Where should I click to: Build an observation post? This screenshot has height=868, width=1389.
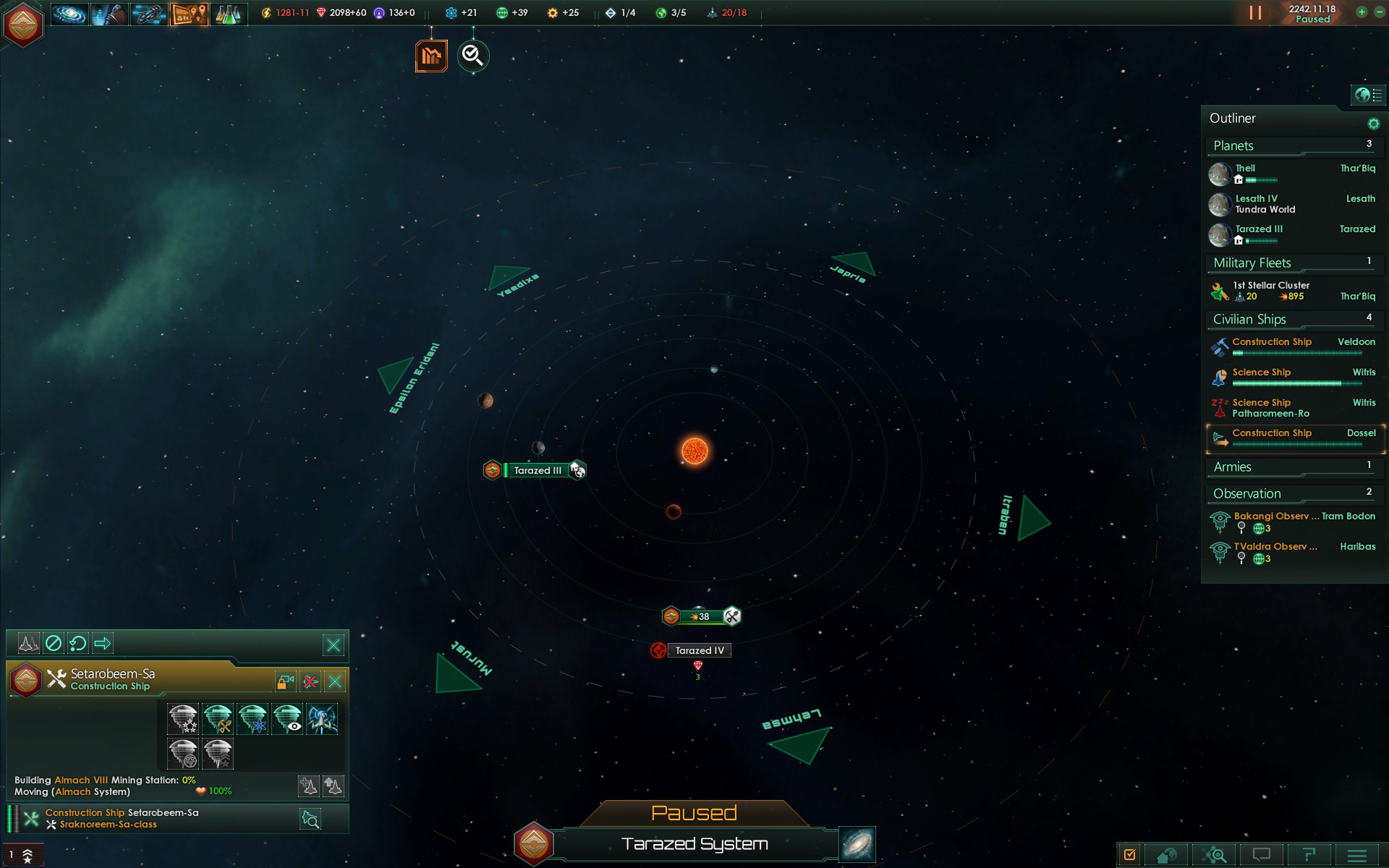[x=287, y=719]
